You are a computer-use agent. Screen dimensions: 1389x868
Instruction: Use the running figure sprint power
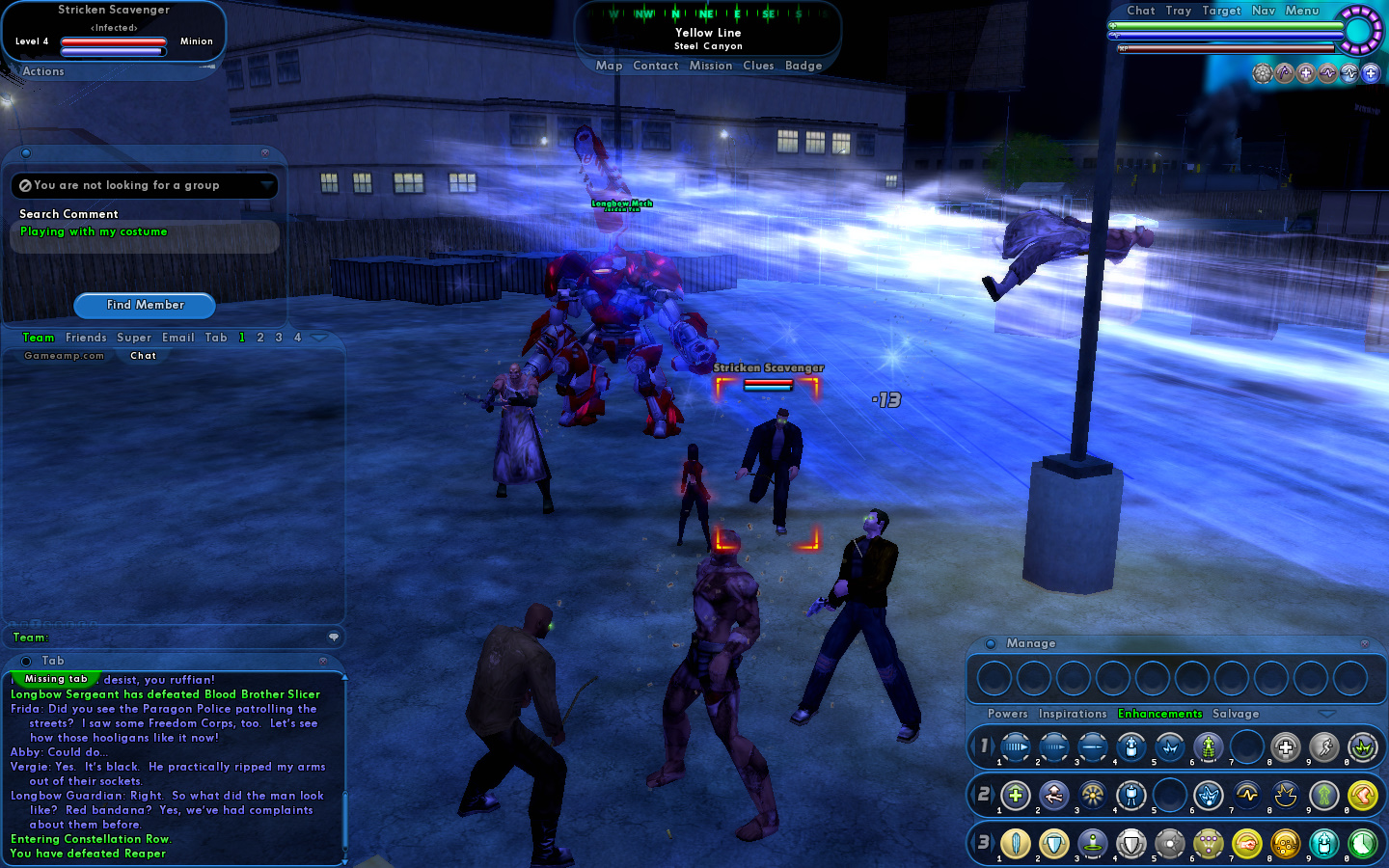tap(1323, 747)
